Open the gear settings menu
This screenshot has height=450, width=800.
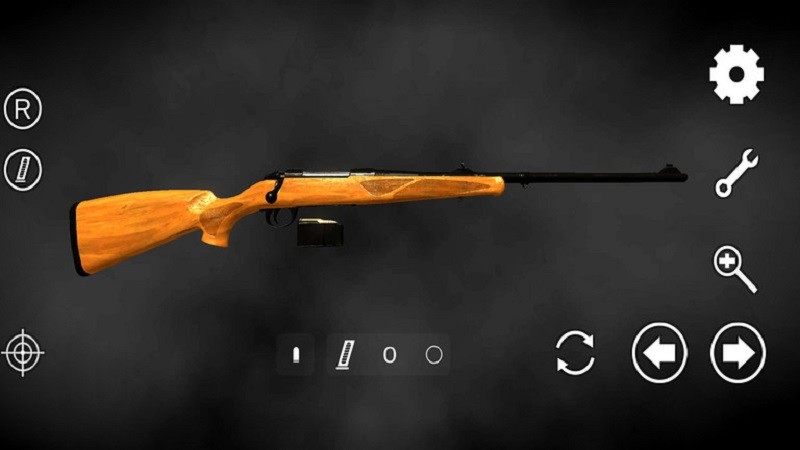click(x=737, y=74)
